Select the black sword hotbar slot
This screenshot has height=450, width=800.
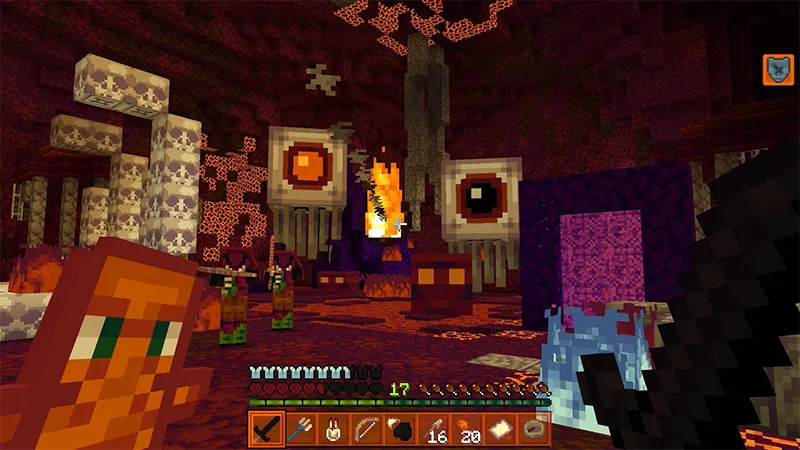pos(266,430)
